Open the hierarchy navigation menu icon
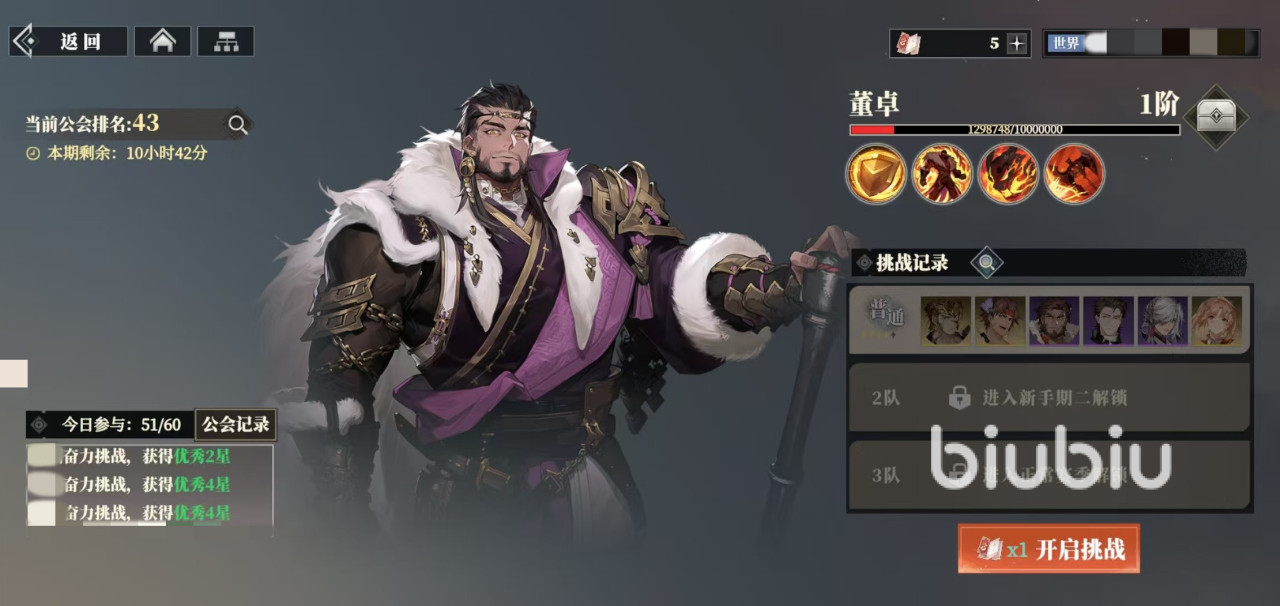1280x606 pixels. pyautogui.click(x=225, y=42)
